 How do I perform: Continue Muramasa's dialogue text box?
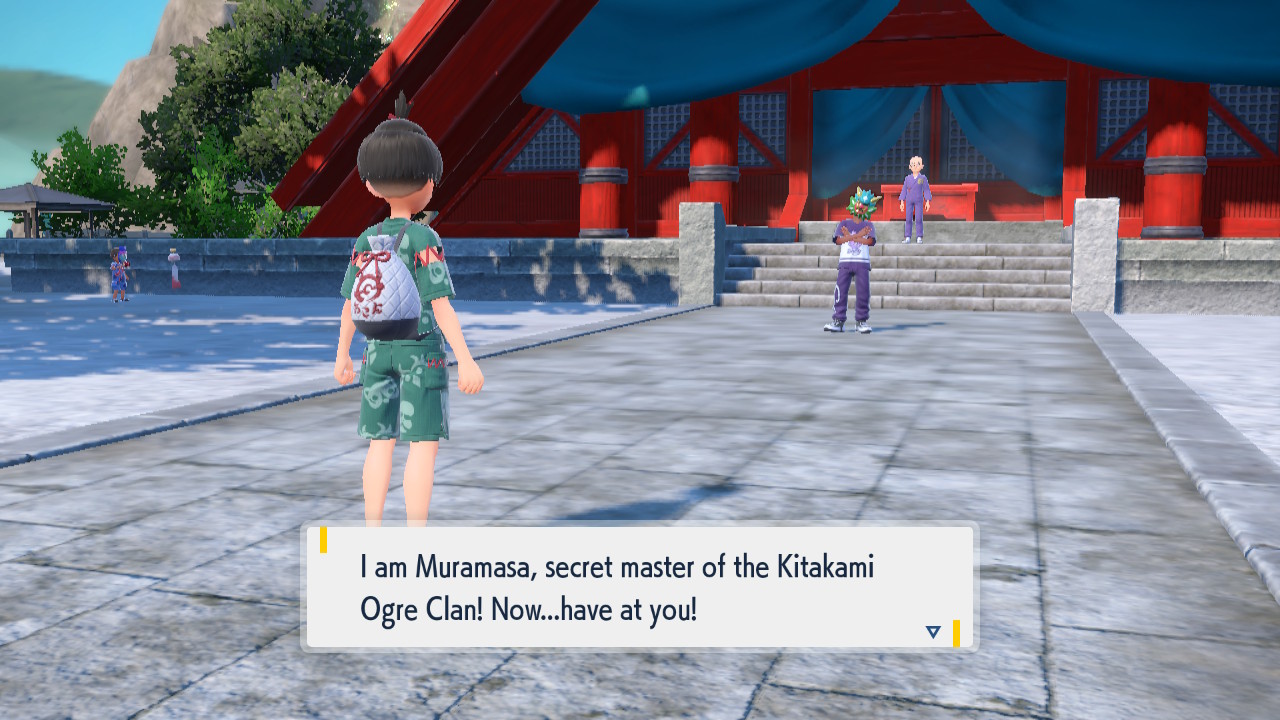point(639,587)
